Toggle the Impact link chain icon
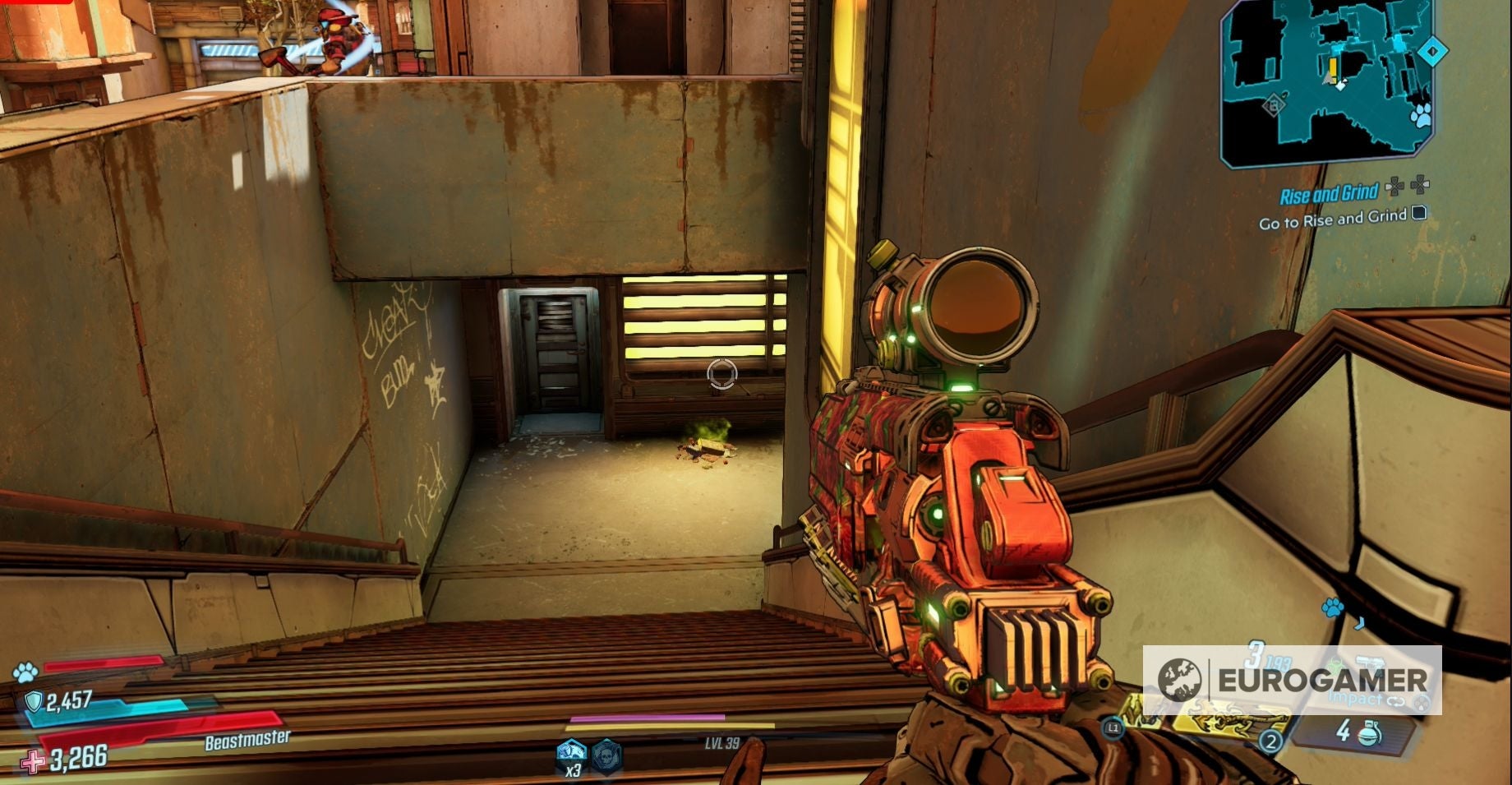1512x785 pixels. coord(1396,702)
